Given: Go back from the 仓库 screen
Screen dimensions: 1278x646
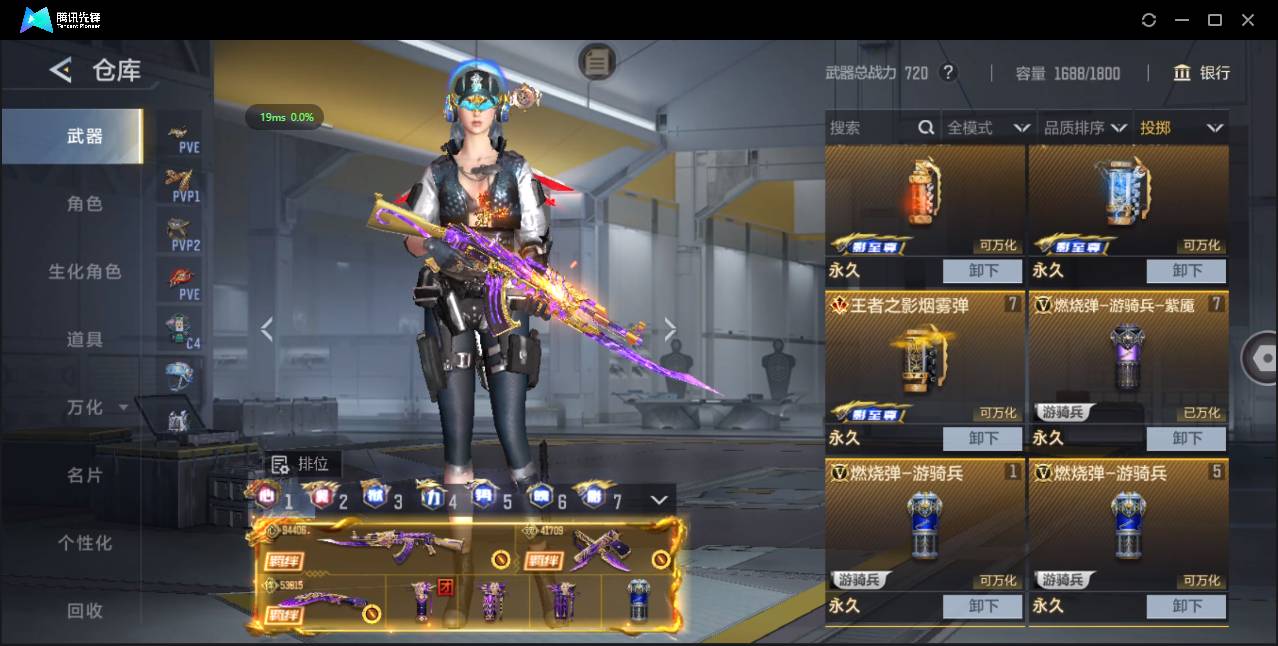Looking at the screenshot, I should pos(61,70).
